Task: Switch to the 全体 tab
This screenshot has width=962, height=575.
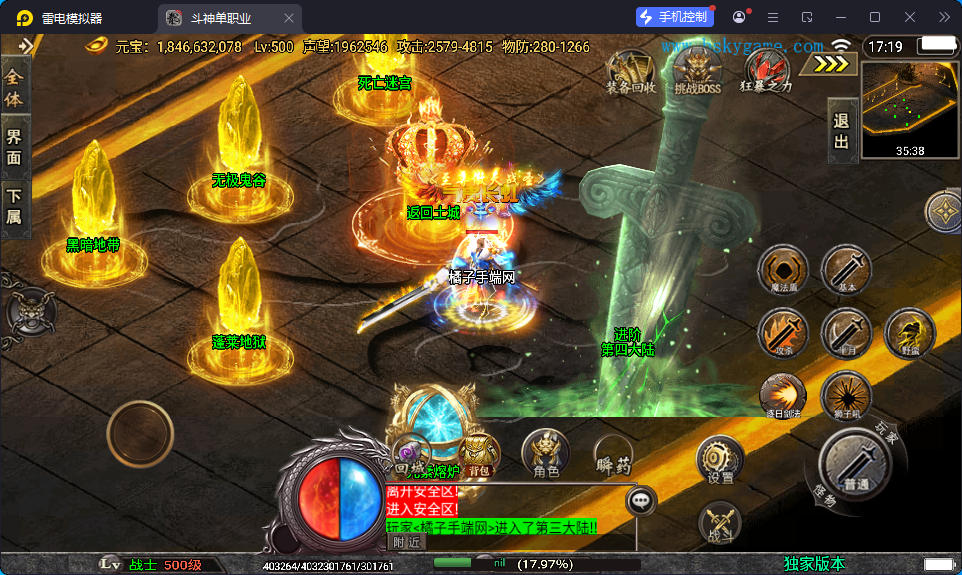Action: pos(14,87)
